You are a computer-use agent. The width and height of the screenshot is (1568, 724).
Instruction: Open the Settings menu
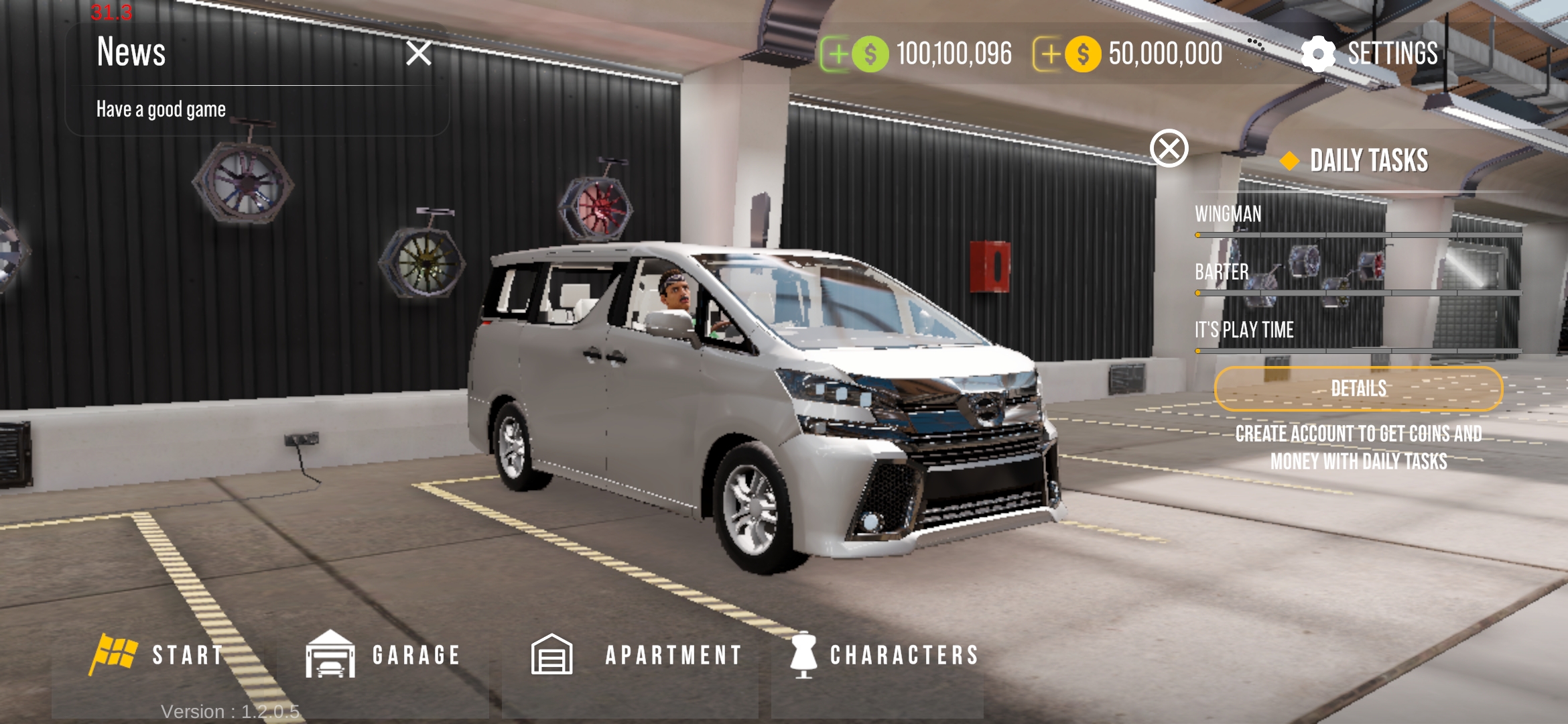click(1370, 54)
